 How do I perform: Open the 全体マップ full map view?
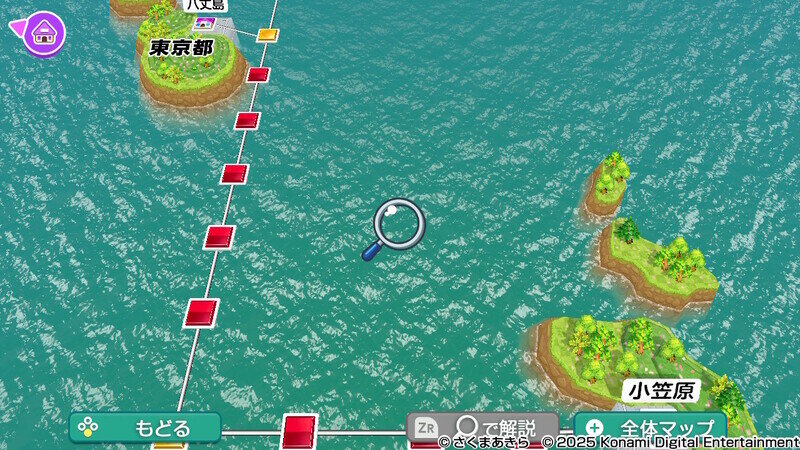650,428
